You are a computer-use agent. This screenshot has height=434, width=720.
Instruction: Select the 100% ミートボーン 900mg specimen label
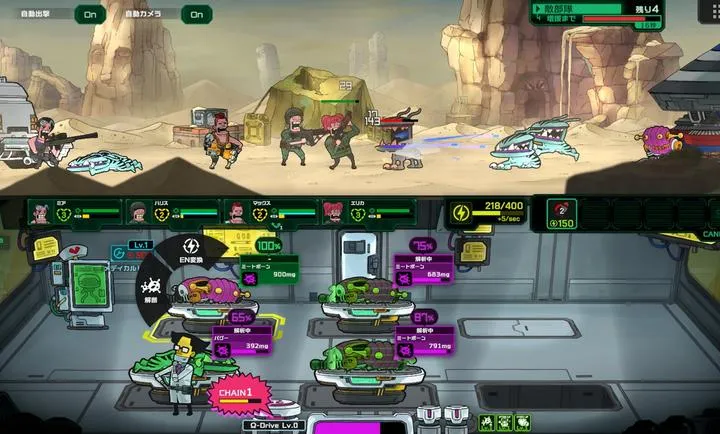pos(268,268)
